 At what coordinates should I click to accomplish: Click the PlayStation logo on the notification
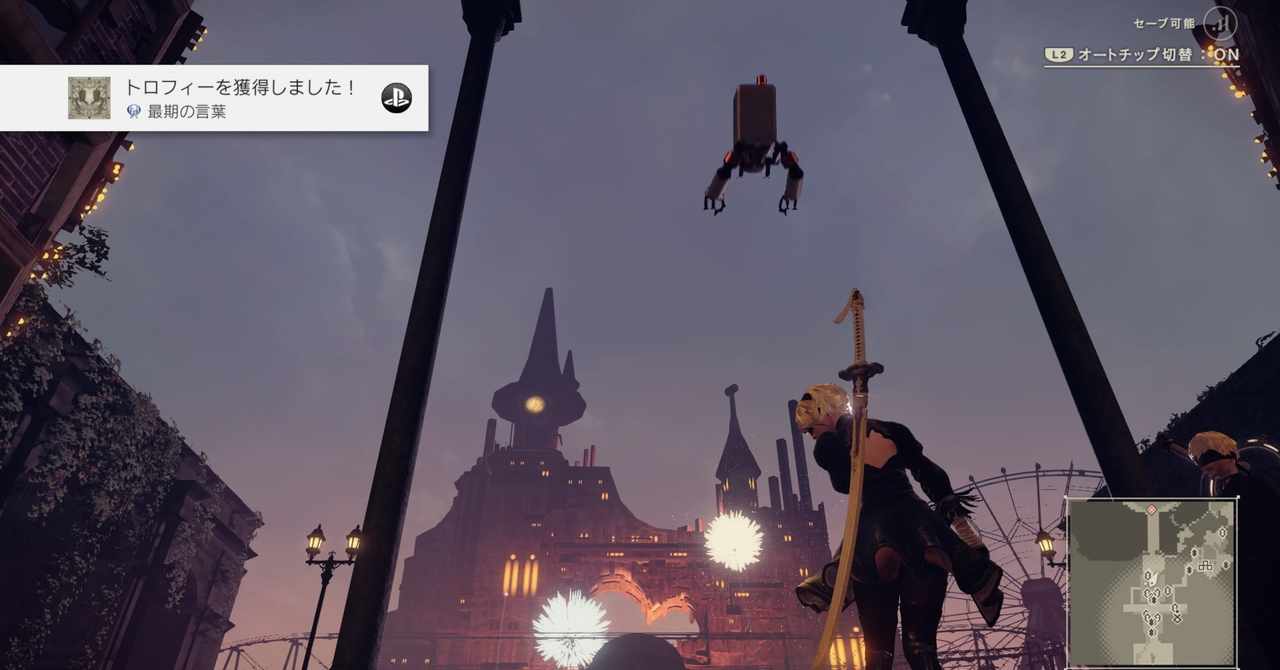click(396, 97)
